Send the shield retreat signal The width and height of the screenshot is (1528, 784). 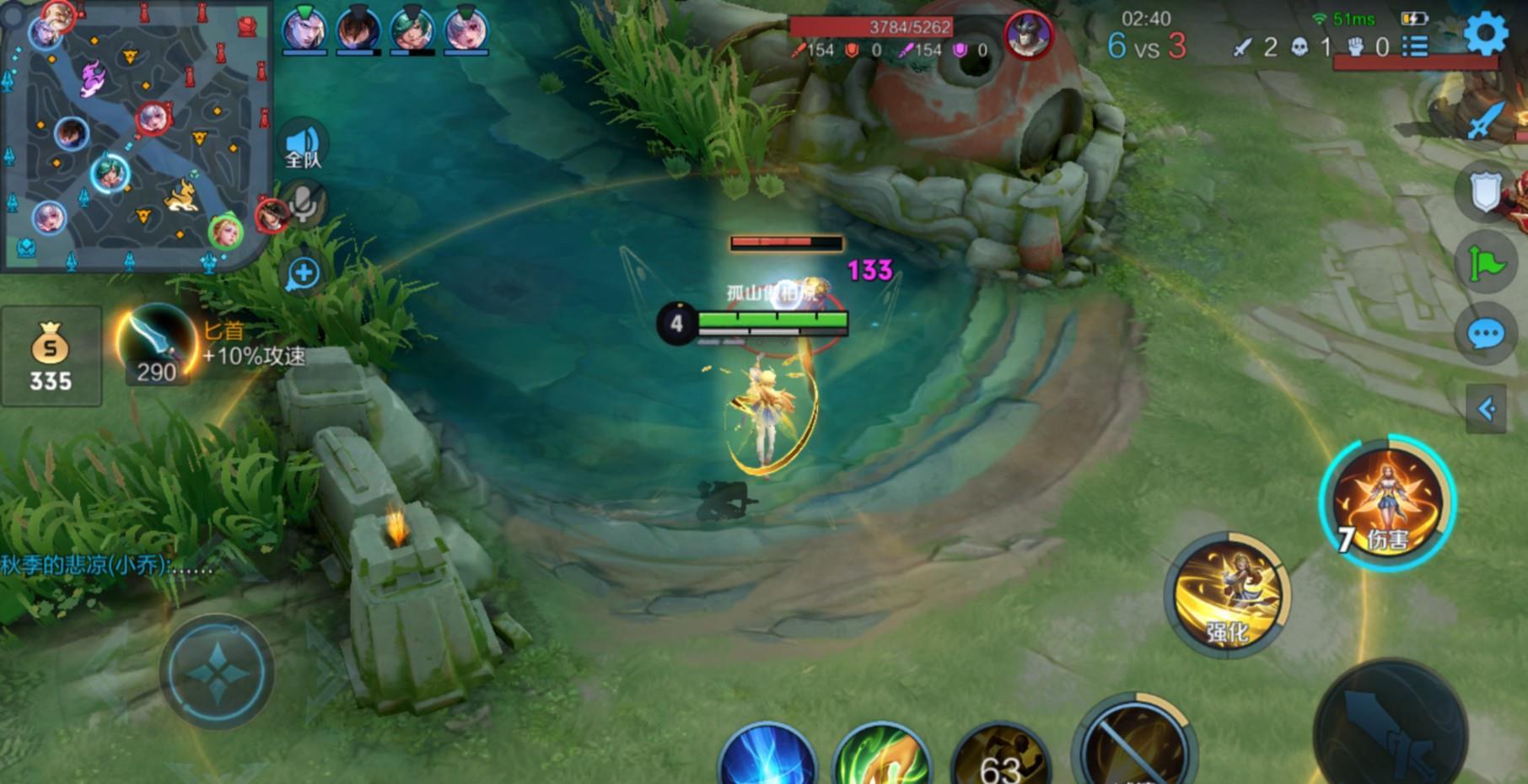[x=1486, y=192]
